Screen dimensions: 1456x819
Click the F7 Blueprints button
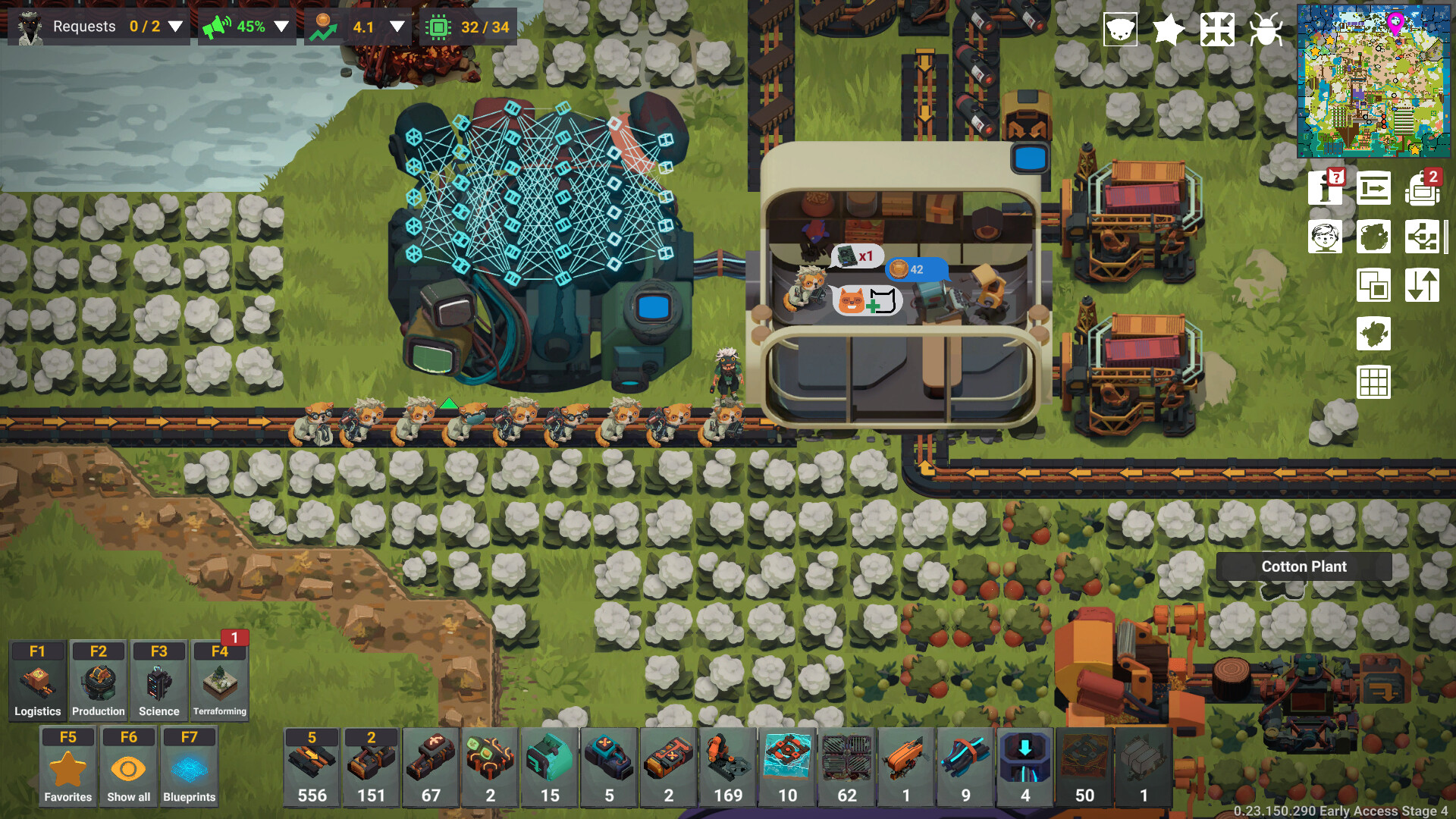coord(190,766)
